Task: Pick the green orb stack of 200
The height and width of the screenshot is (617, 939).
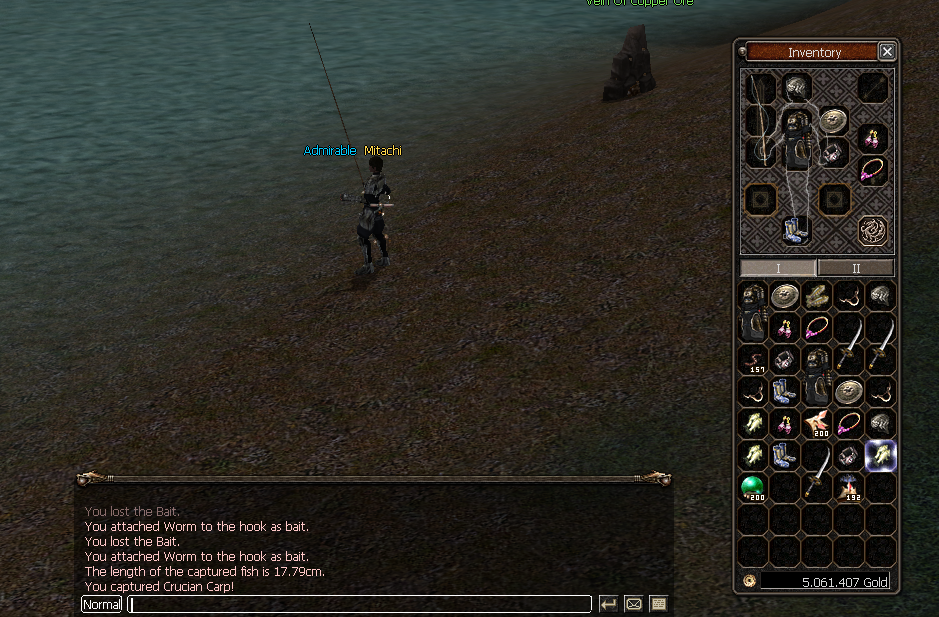Action: pyautogui.click(x=753, y=488)
